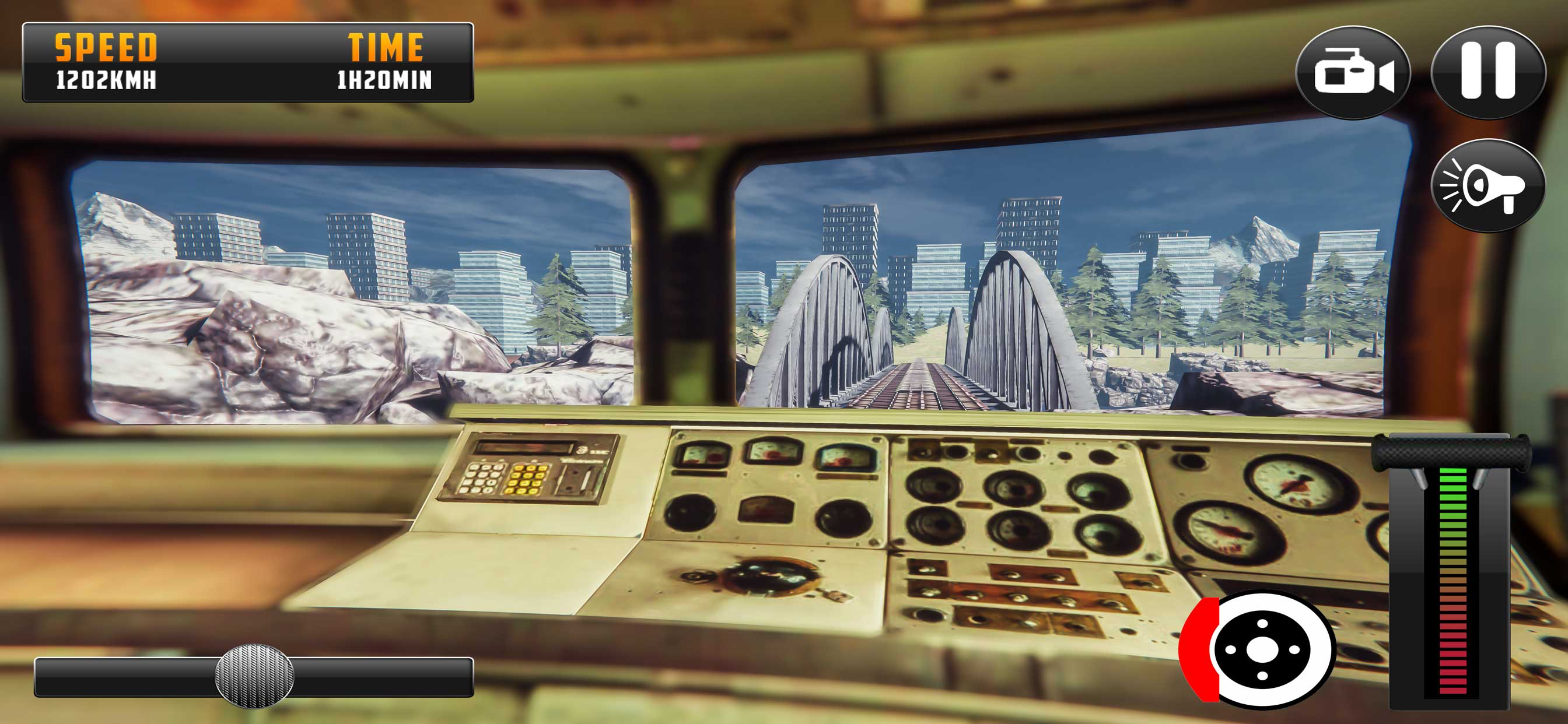The height and width of the screenshot is (724, 1568).
Task: Pause the train game
Action: tap(1487, 72)
